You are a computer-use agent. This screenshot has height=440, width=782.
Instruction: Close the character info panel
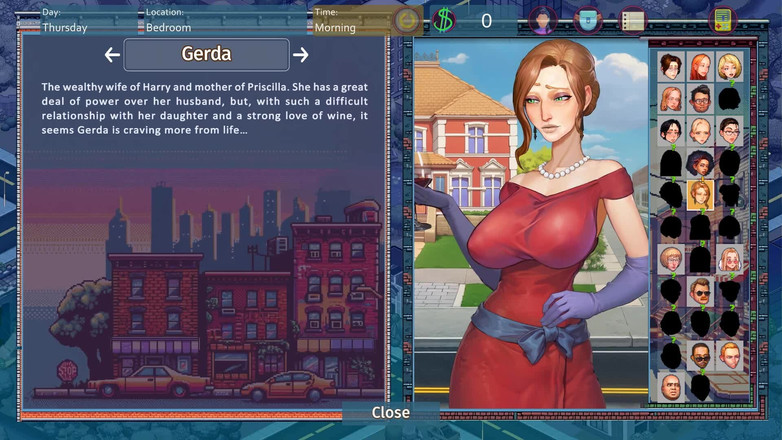390,412
